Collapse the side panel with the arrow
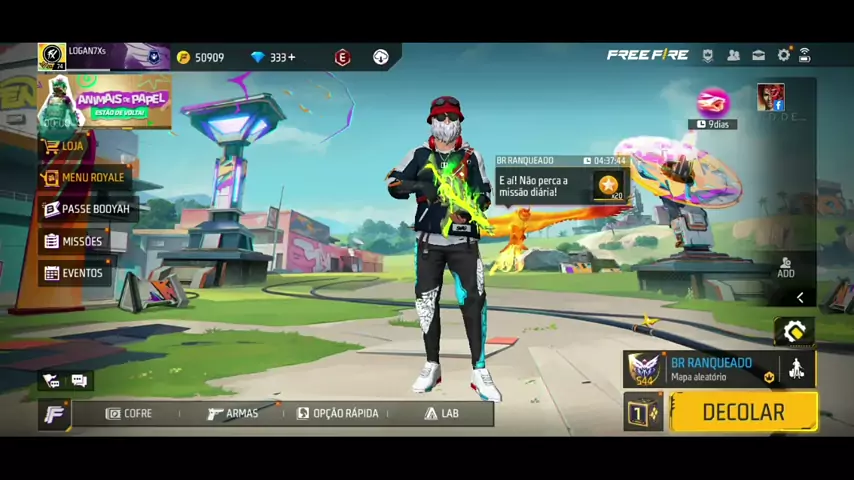This screenshot has width=854, height=480. [x=800, y=298]
